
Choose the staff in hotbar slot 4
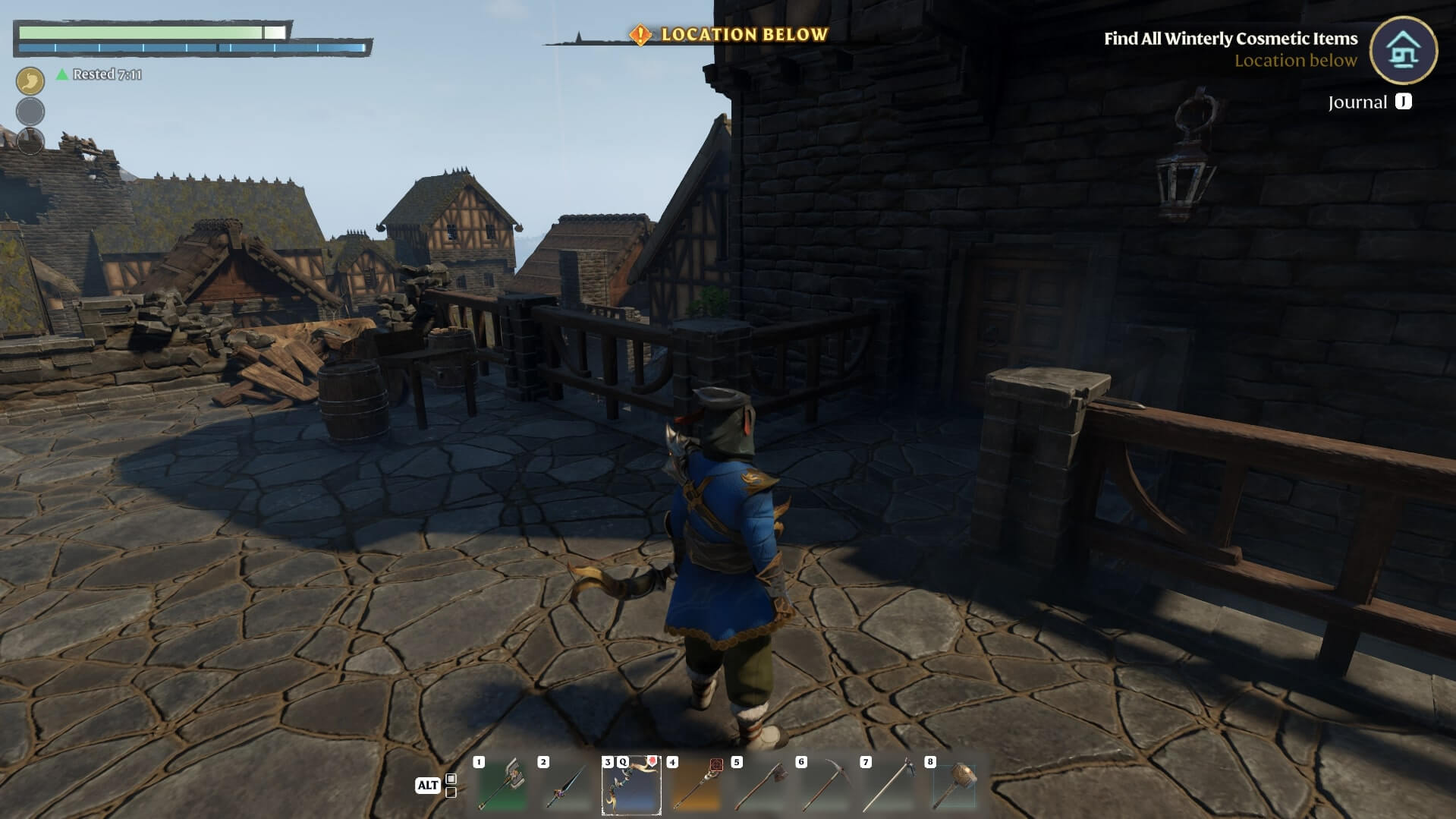(x=696, y=785)
